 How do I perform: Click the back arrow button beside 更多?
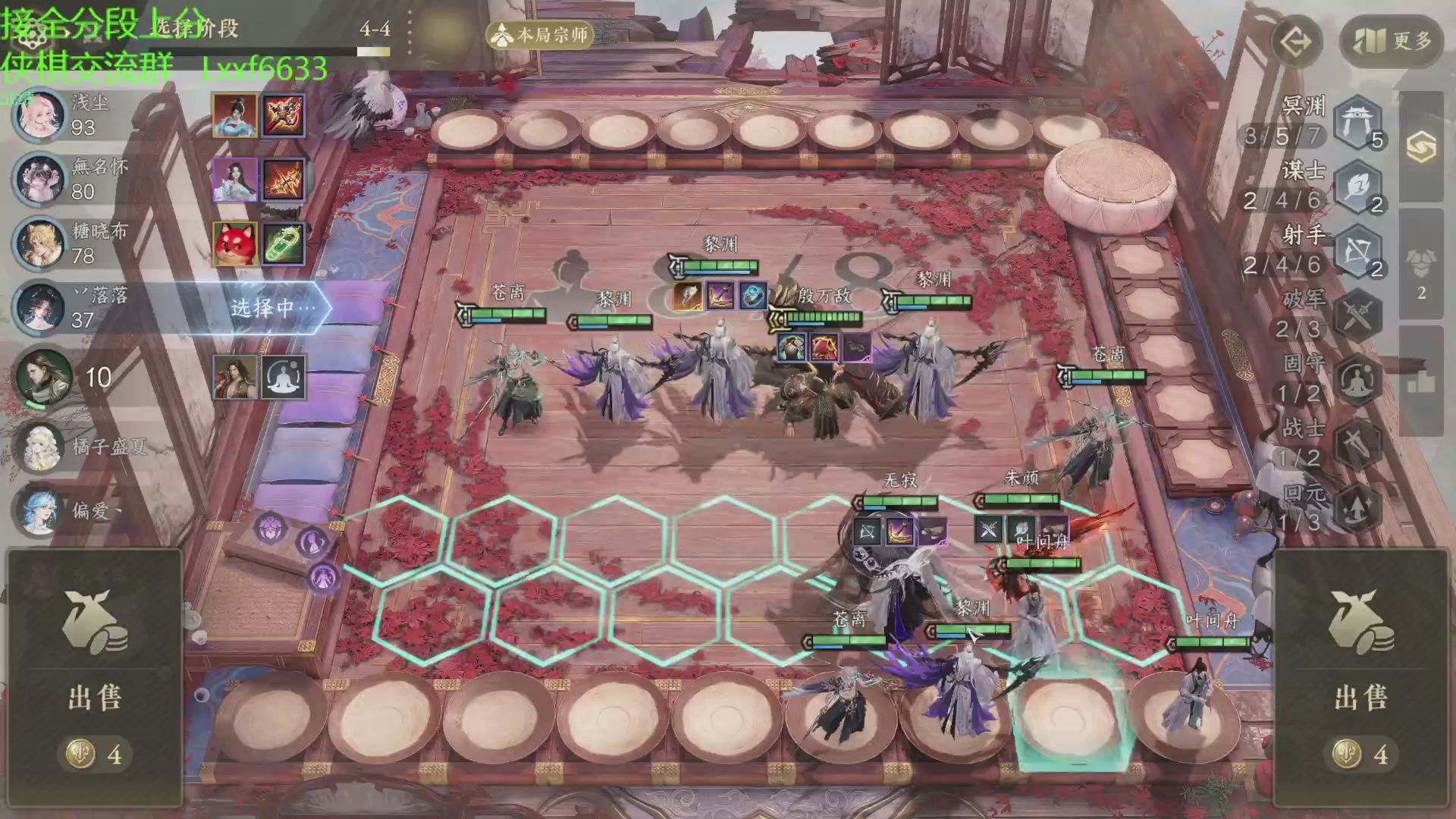pyautogui.click(x=1295, y=42)
